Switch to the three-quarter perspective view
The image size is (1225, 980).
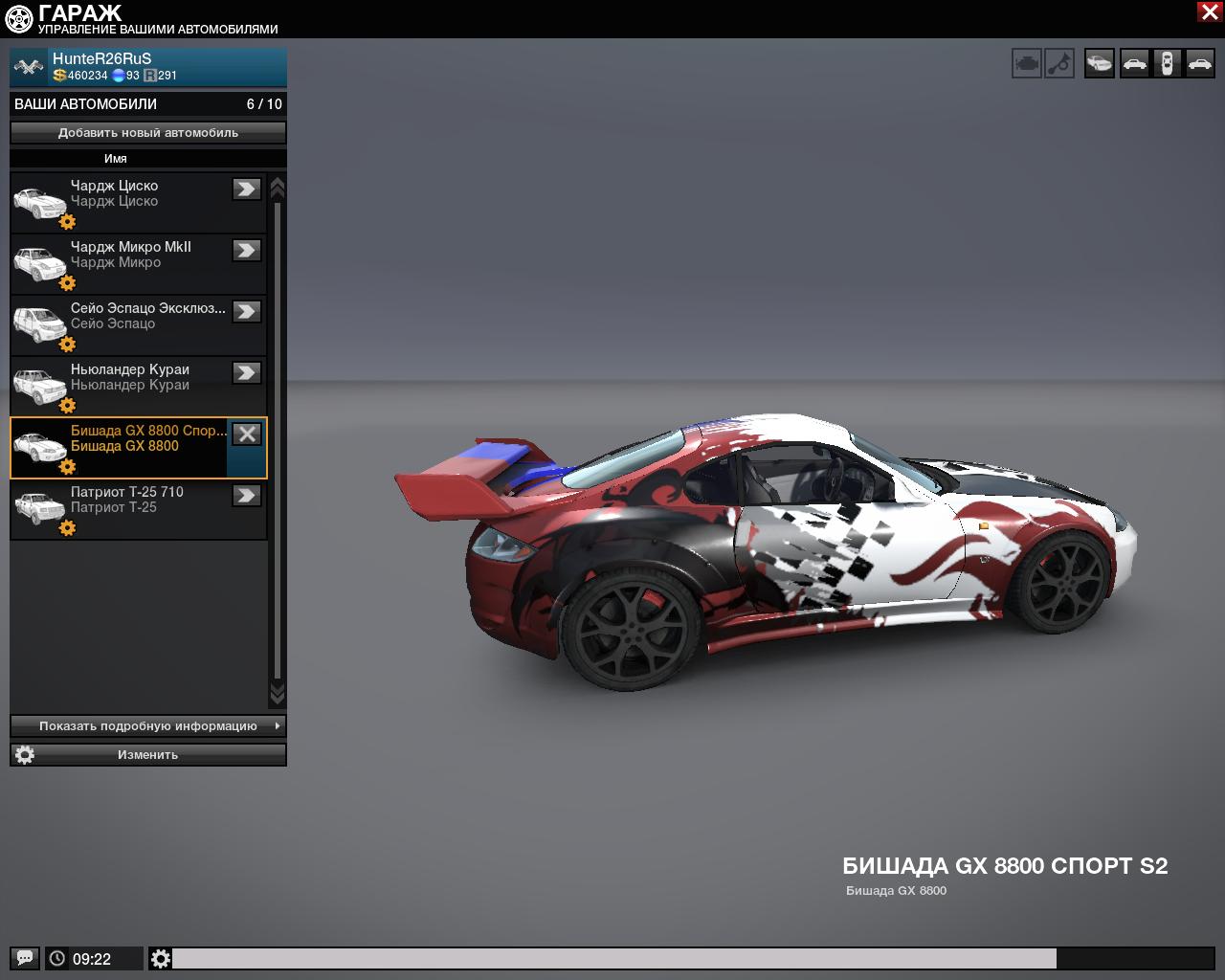click(1100, 64)
